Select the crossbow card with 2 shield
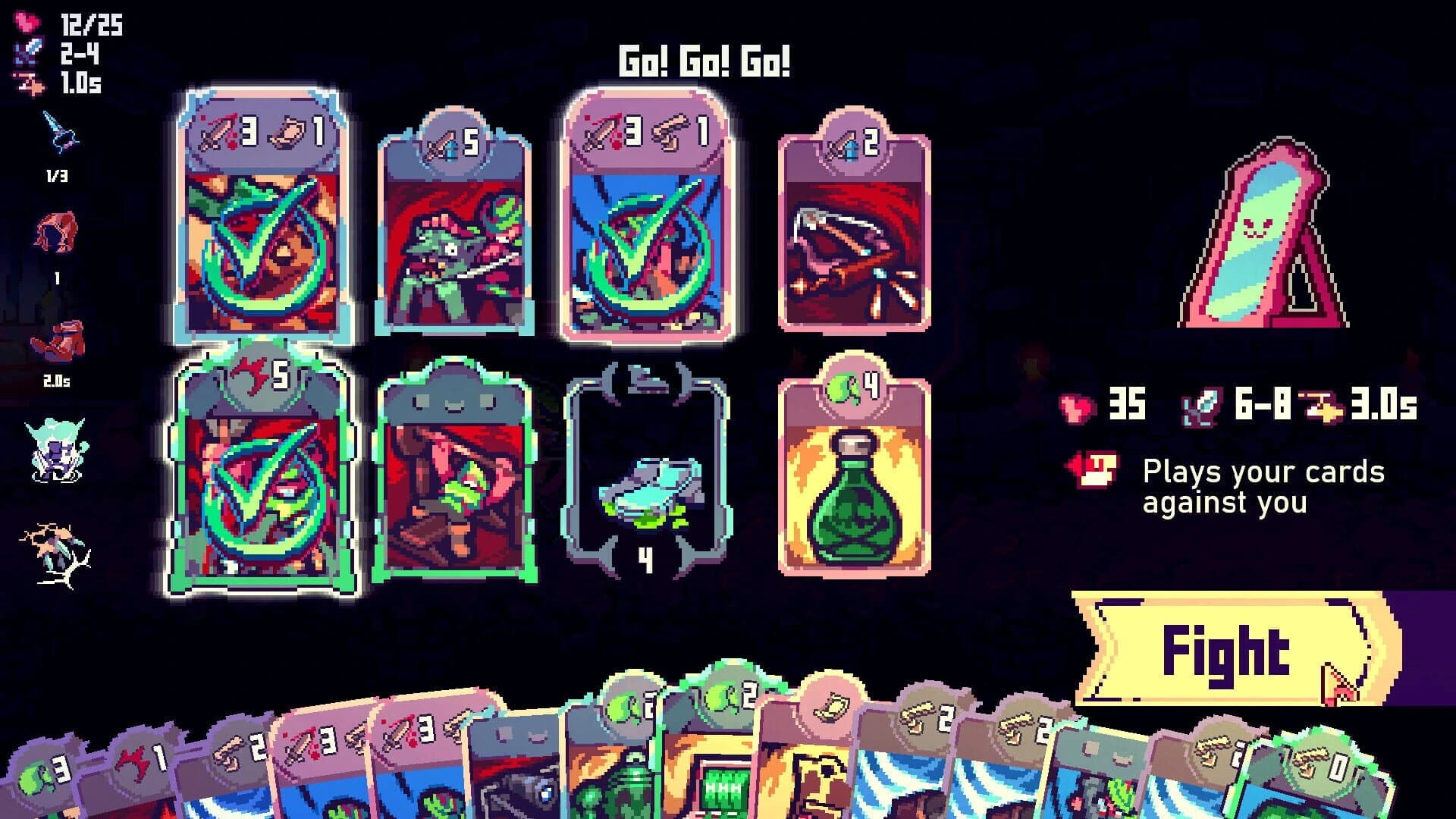The width and height of the screenshot is (1456, 819). (853, 227)
